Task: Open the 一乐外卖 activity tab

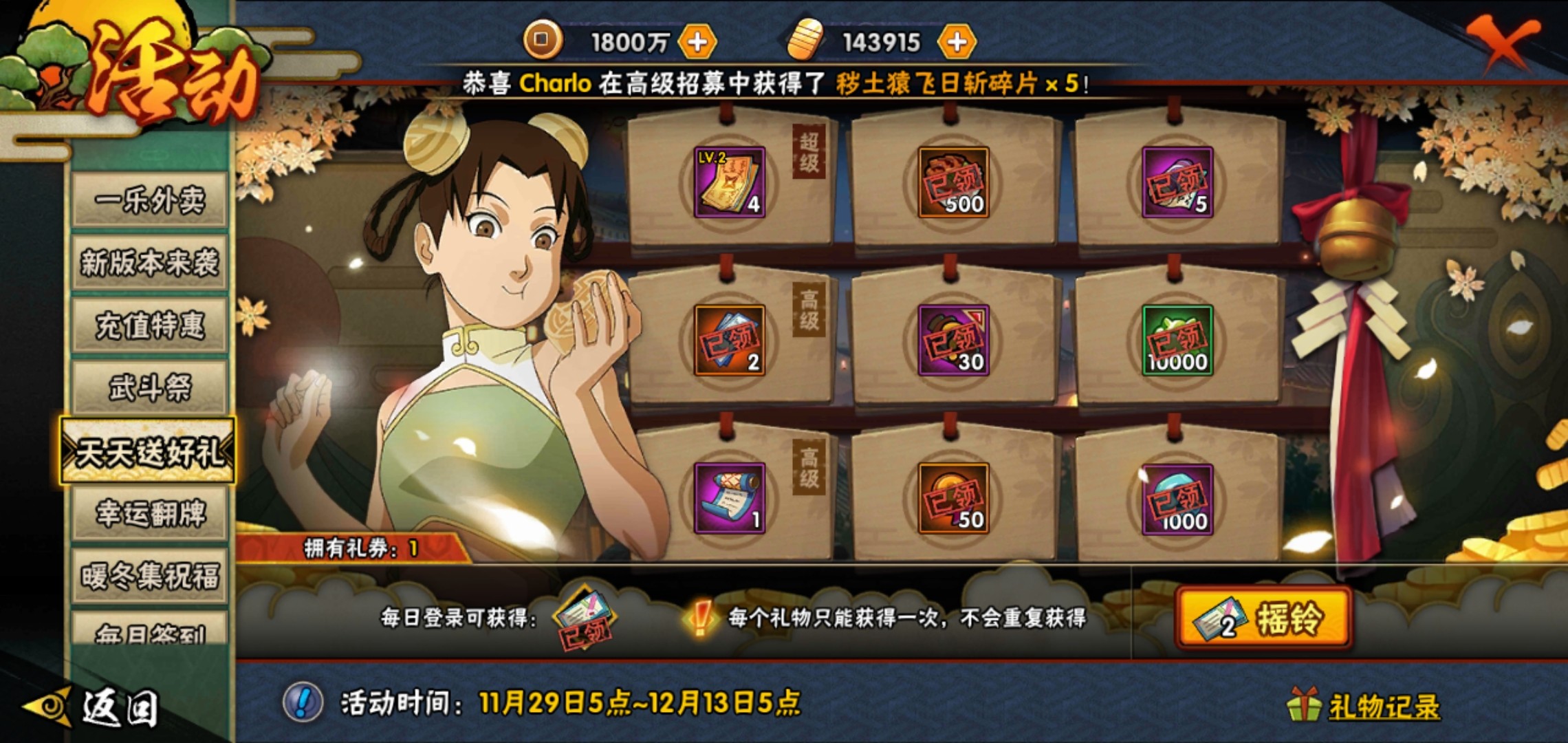Action: tap(149, 200)
